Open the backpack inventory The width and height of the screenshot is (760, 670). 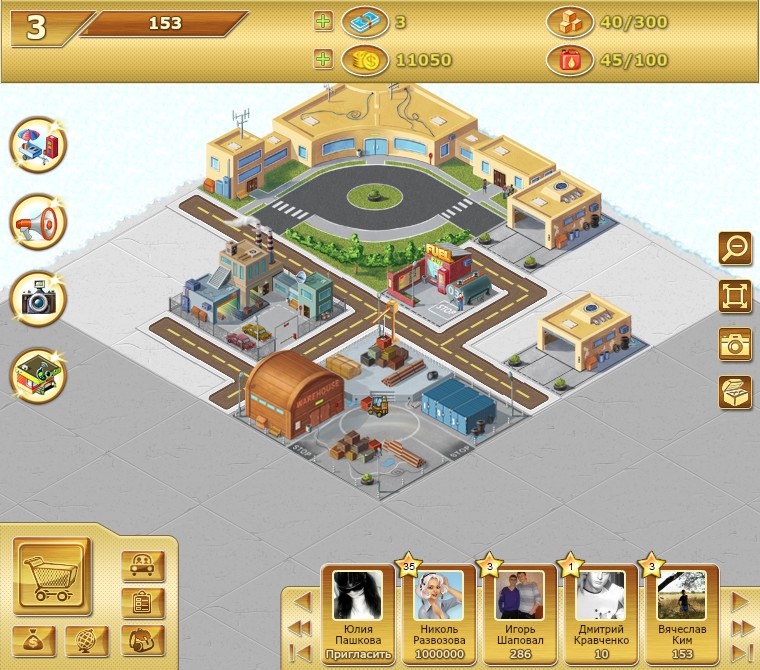coord(142,638)
